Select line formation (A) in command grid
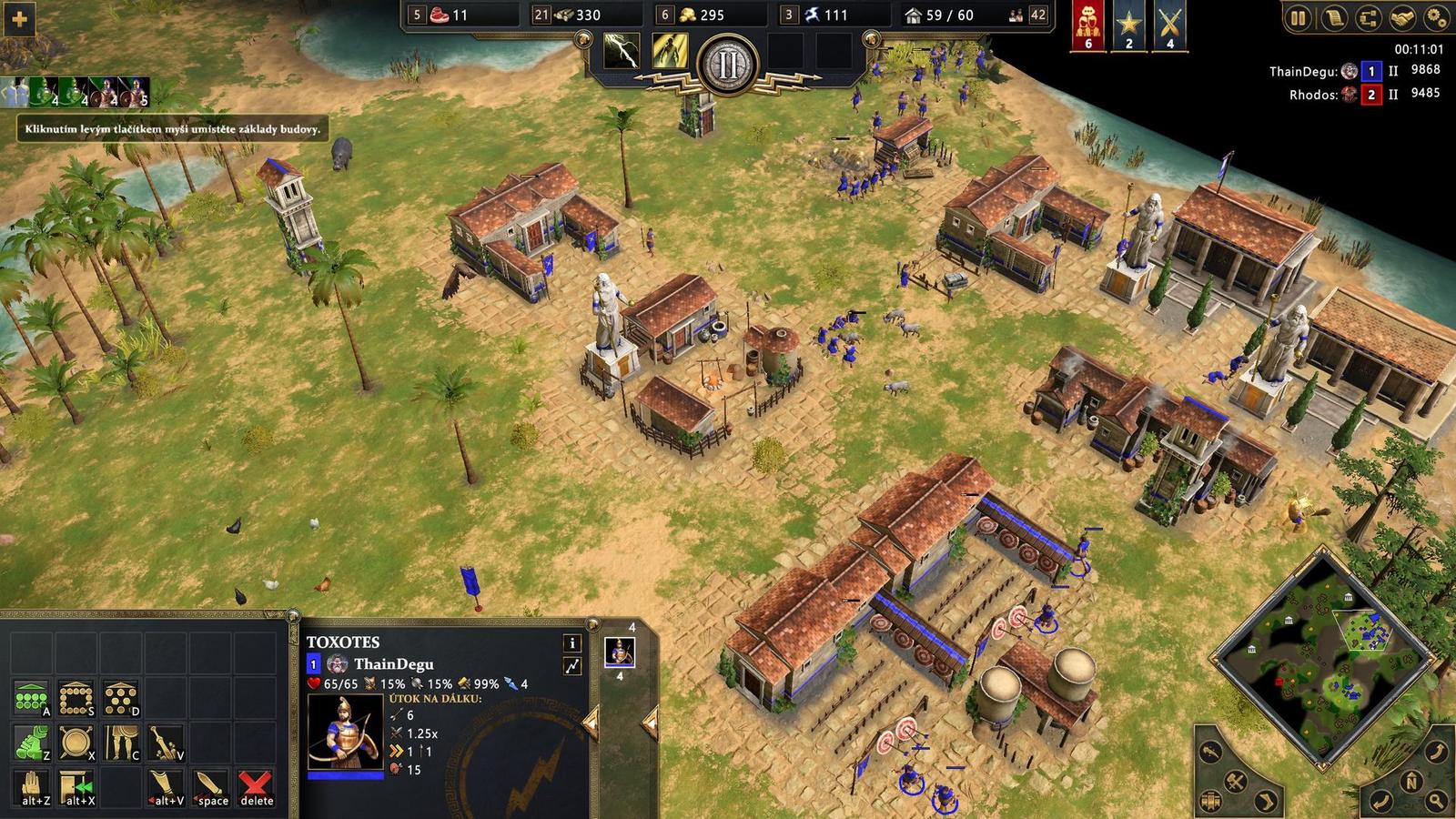1456x819 pixels. (x=30, y=696)
